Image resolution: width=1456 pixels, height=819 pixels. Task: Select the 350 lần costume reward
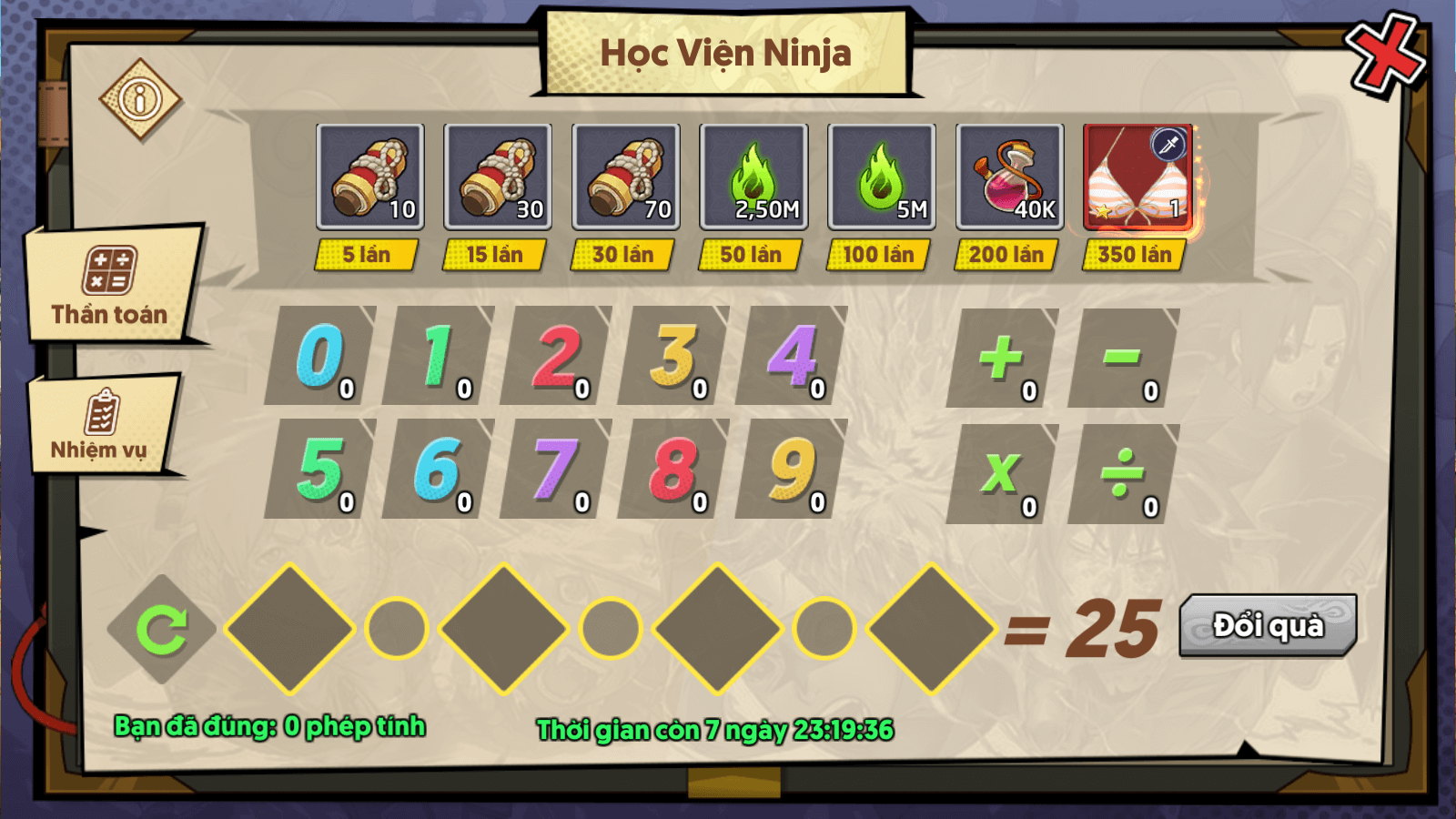(x=1137, y=177)
